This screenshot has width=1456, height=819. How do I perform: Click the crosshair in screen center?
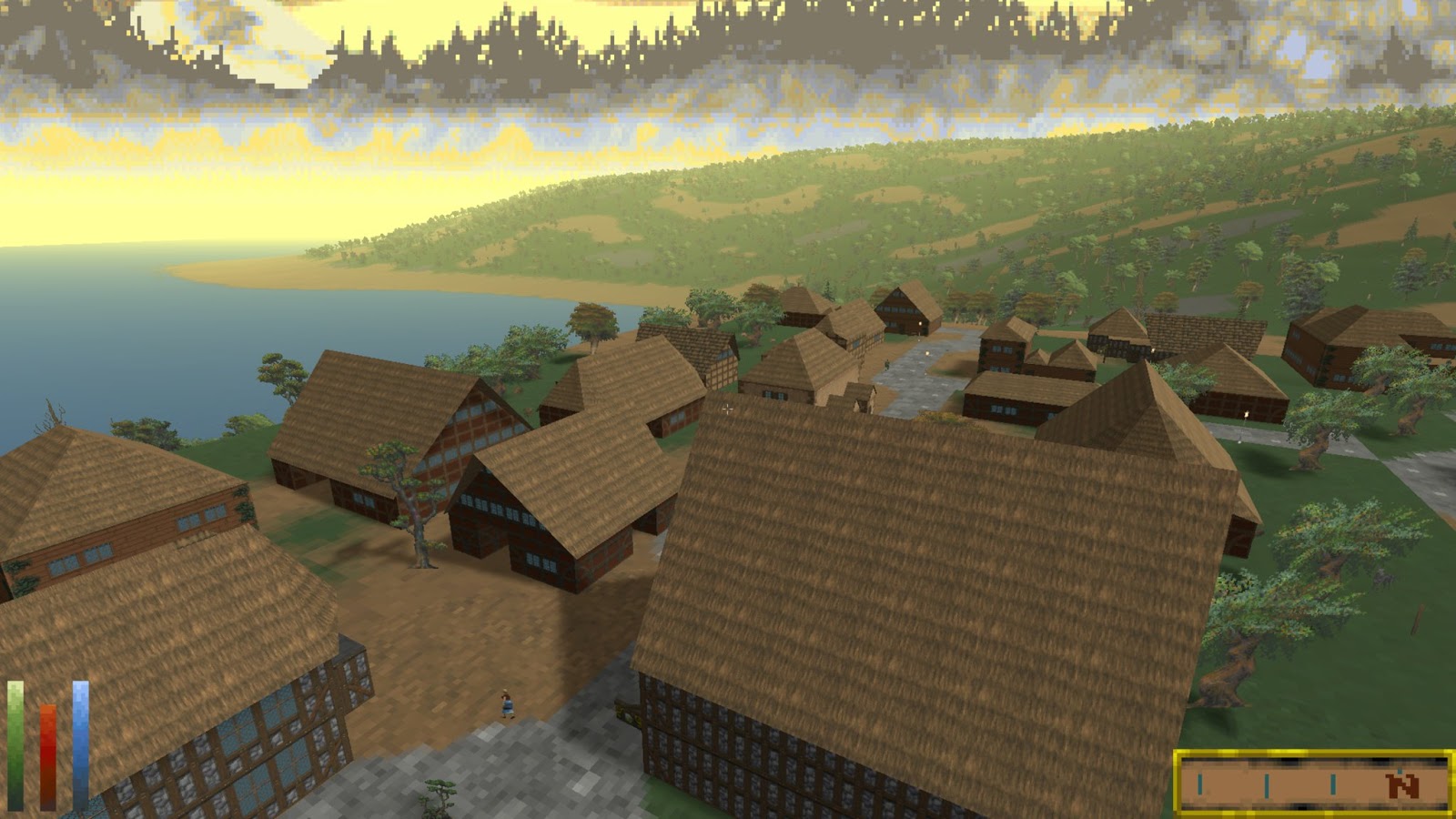coord(728,409)
